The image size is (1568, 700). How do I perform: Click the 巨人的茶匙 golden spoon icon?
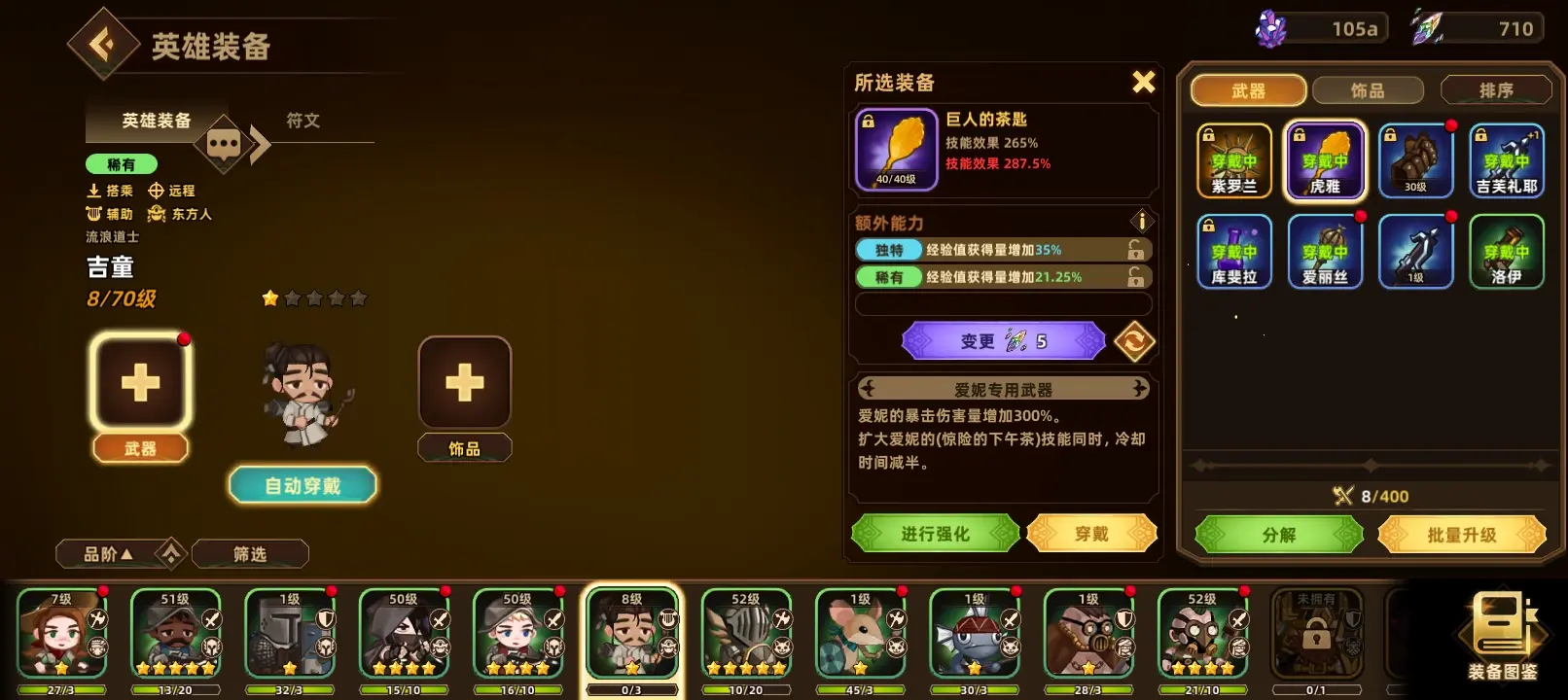tap(896, 148)
